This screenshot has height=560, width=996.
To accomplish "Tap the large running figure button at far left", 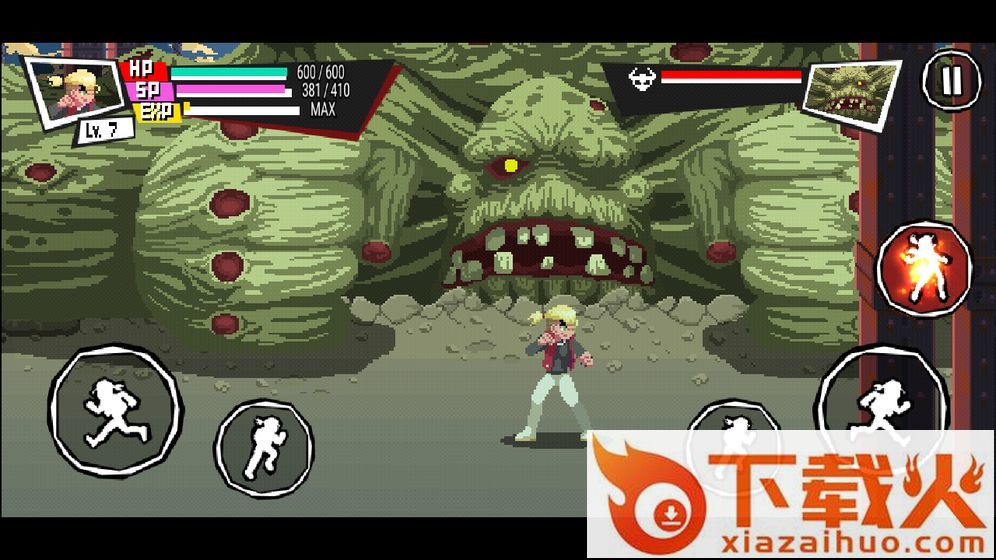I will click(114, 410).
